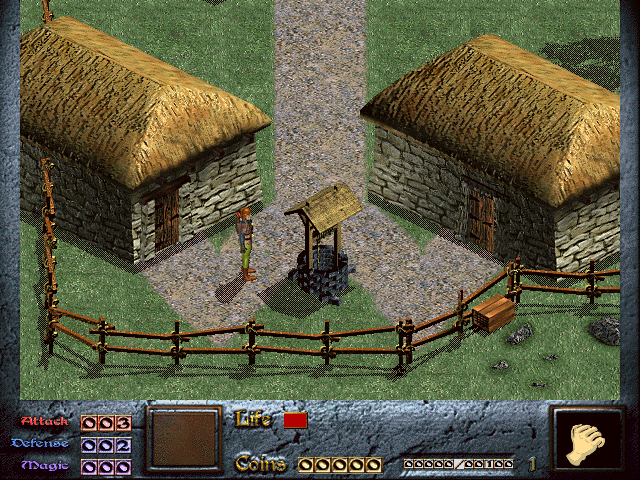Select the empty brown item panel

point(183,439)
